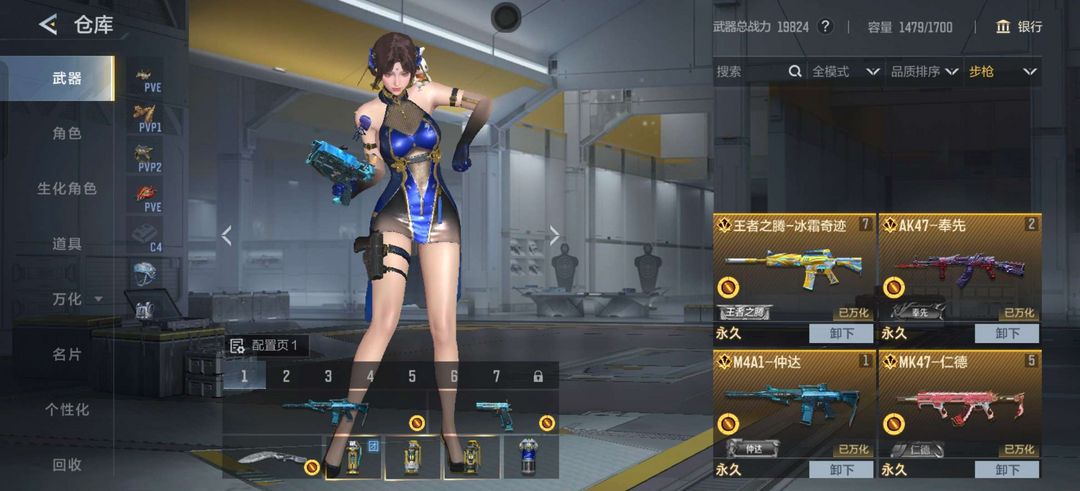Select the 王者之腾-冰霜奇迹 weapon card
1080x491 pixels.
pos(794,267)
